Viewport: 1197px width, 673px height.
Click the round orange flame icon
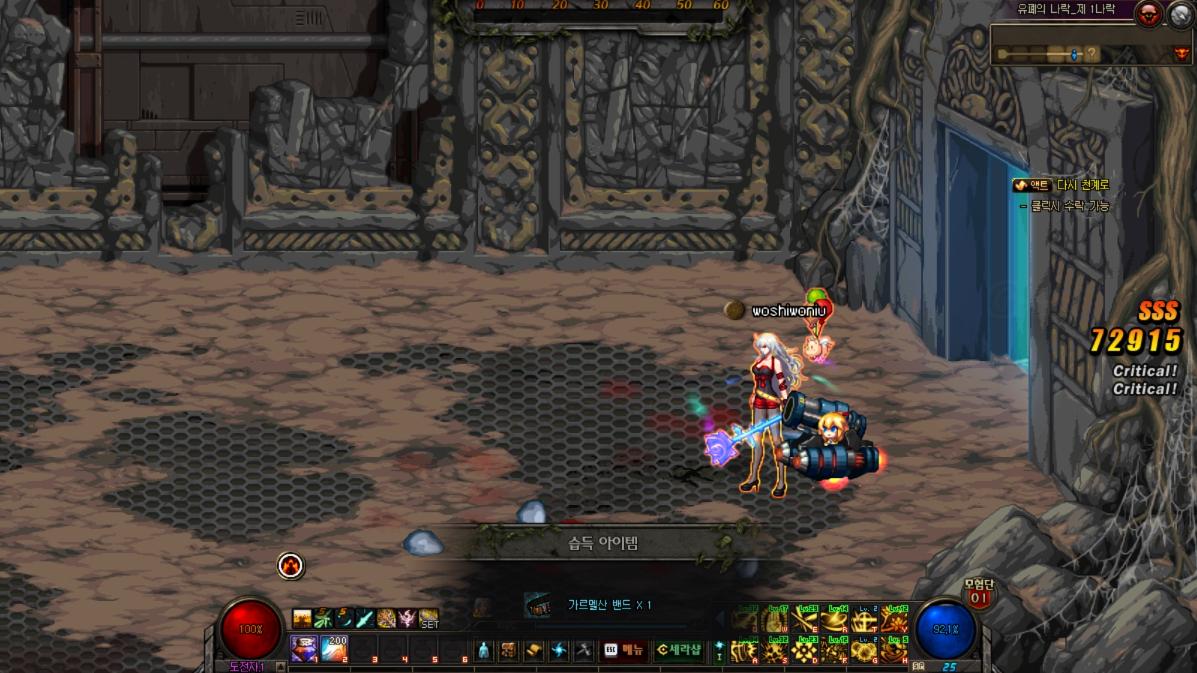(290, 566)
